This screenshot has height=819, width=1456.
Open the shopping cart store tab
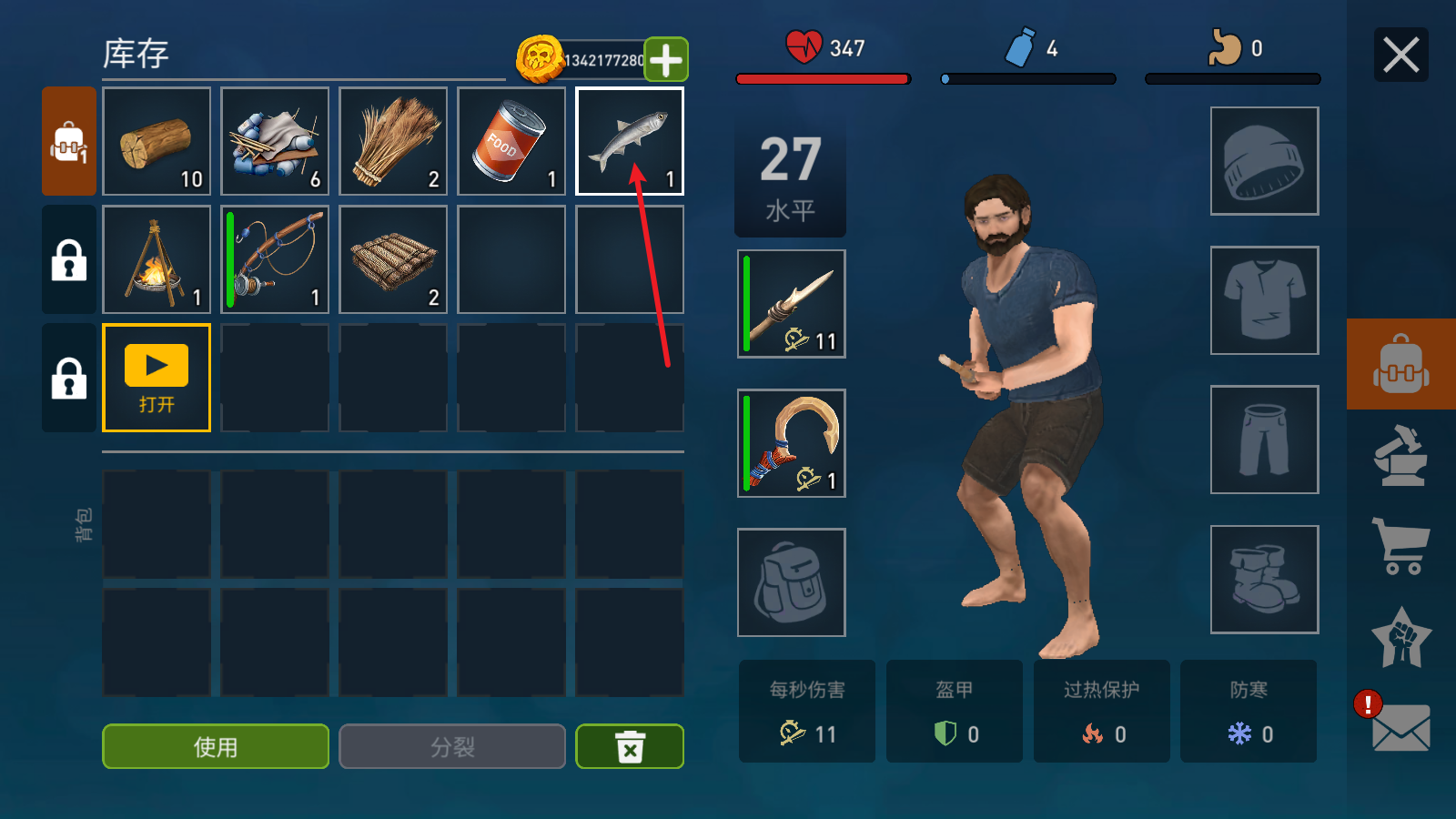point(1400,545)
